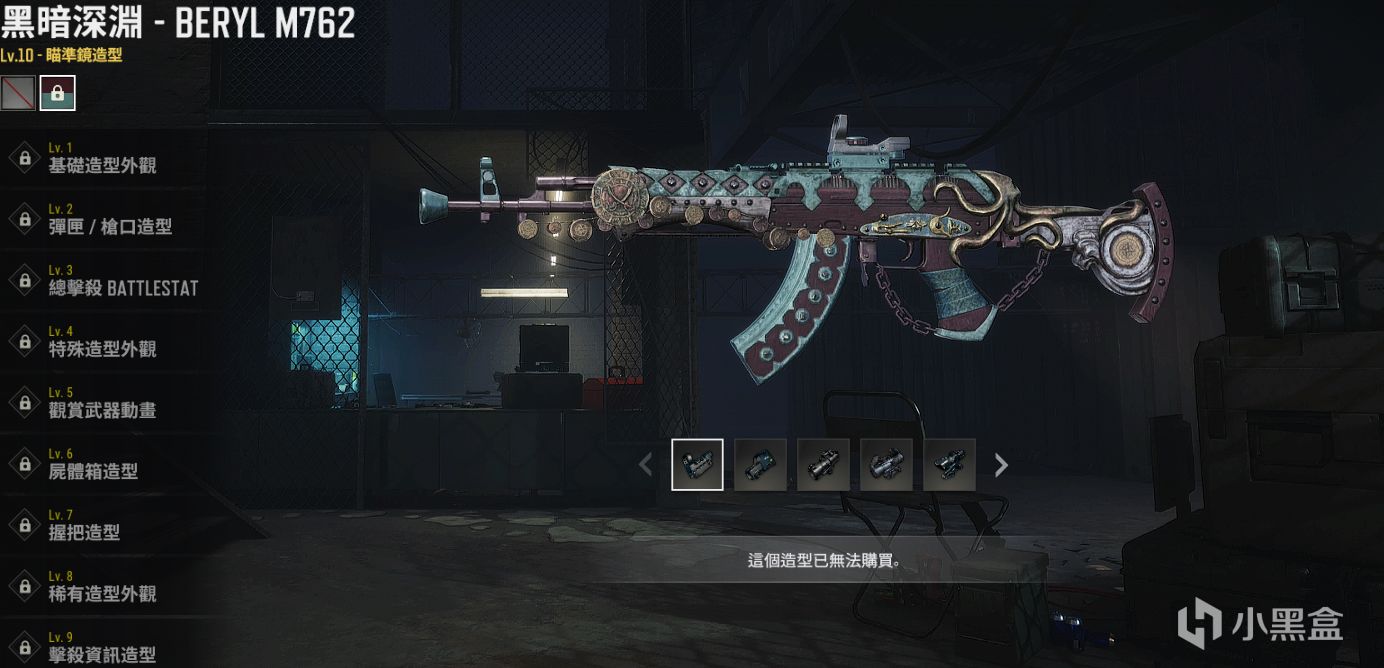Show next scope skins with right arrow

coord(1001,464)
